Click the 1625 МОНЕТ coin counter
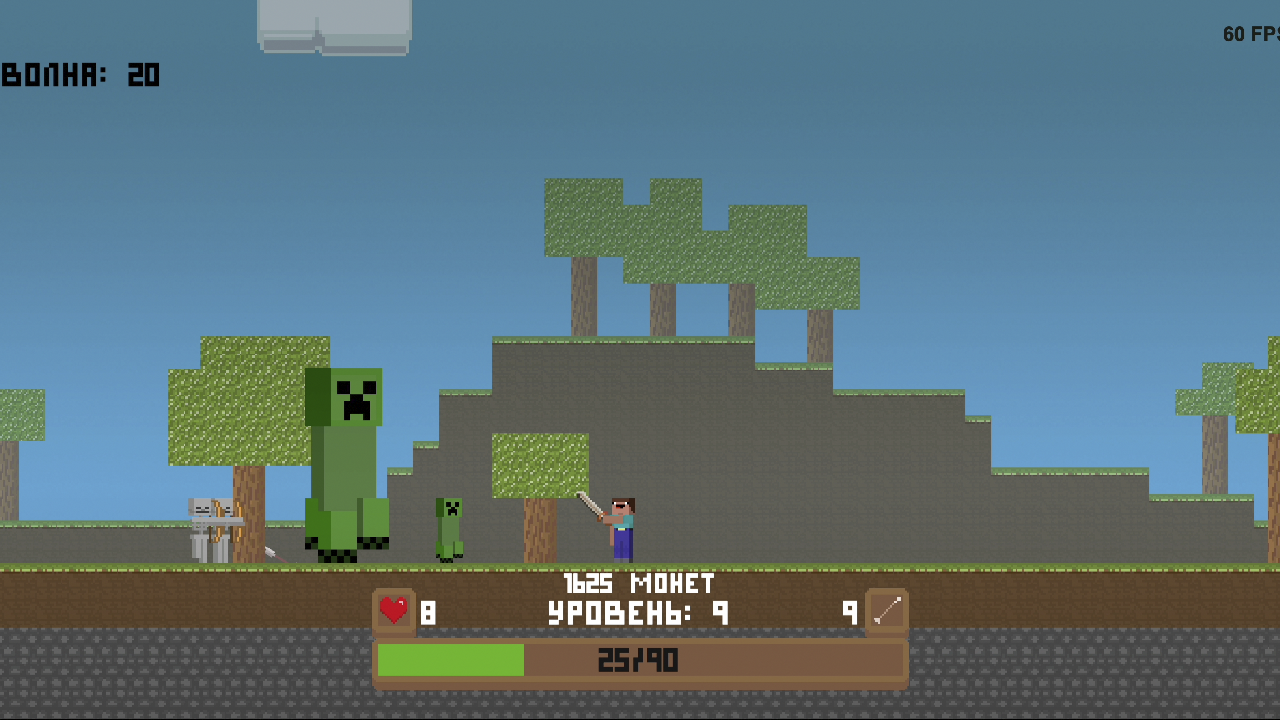 point(640,583)
